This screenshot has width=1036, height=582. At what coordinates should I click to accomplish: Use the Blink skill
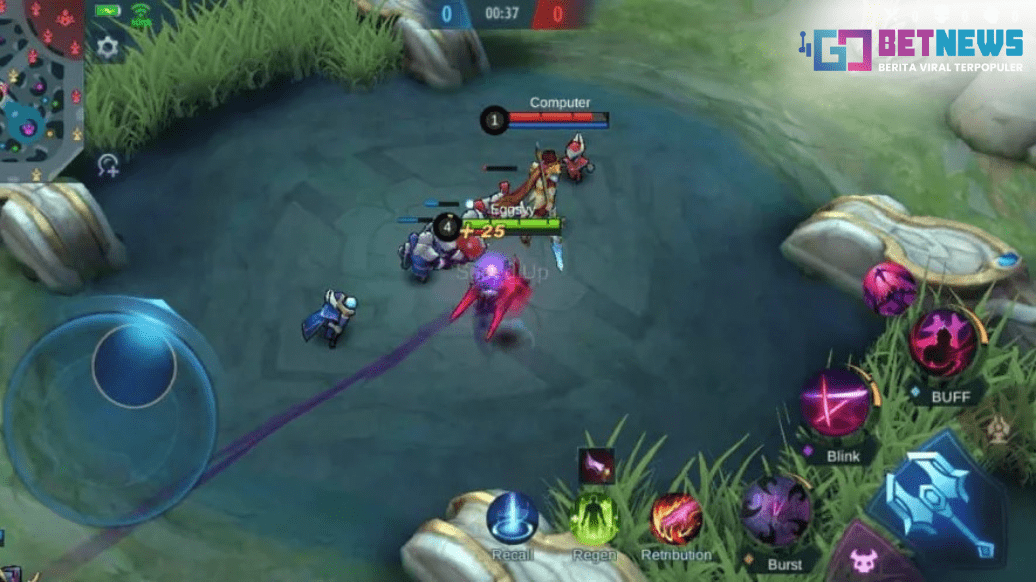coord(836,403)
